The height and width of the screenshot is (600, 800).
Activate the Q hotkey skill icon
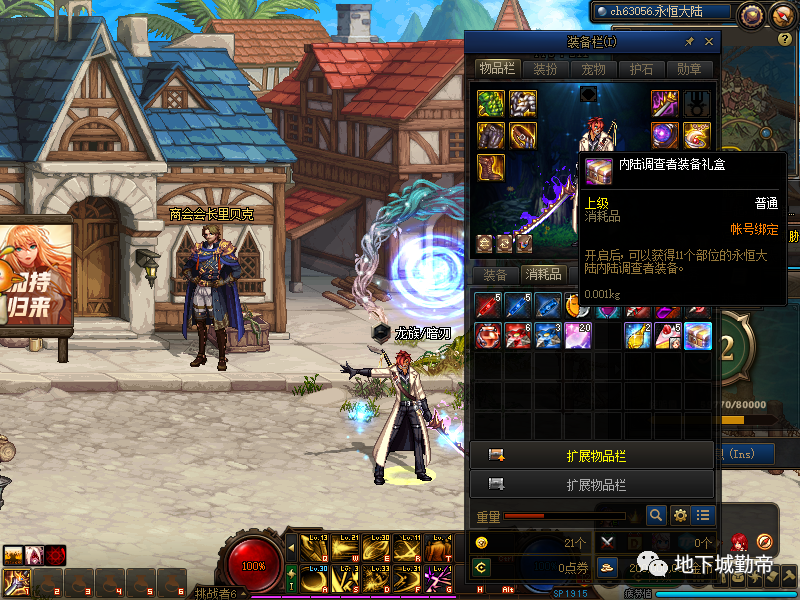(315, 548)
